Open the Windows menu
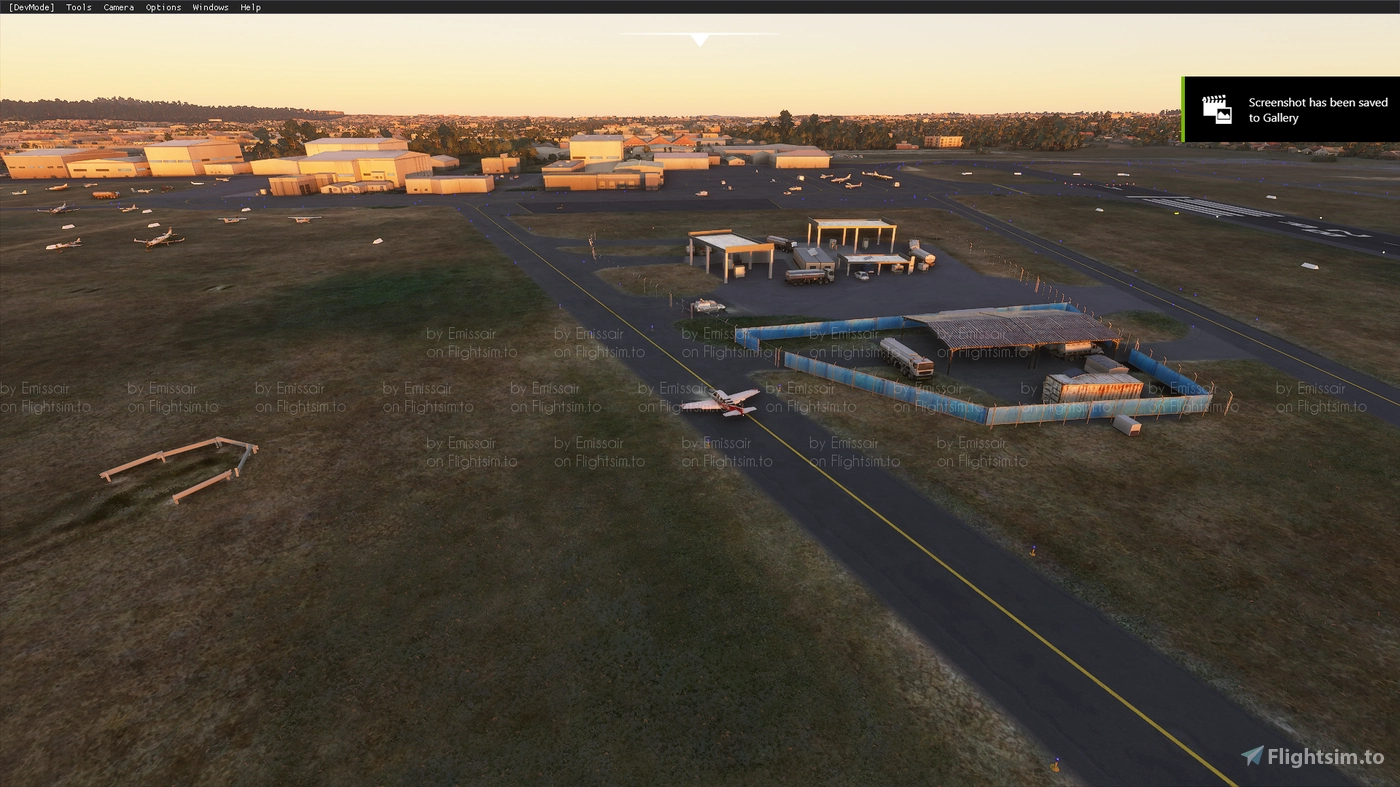This screenshot has height=787, width=1400. point(210,7)
